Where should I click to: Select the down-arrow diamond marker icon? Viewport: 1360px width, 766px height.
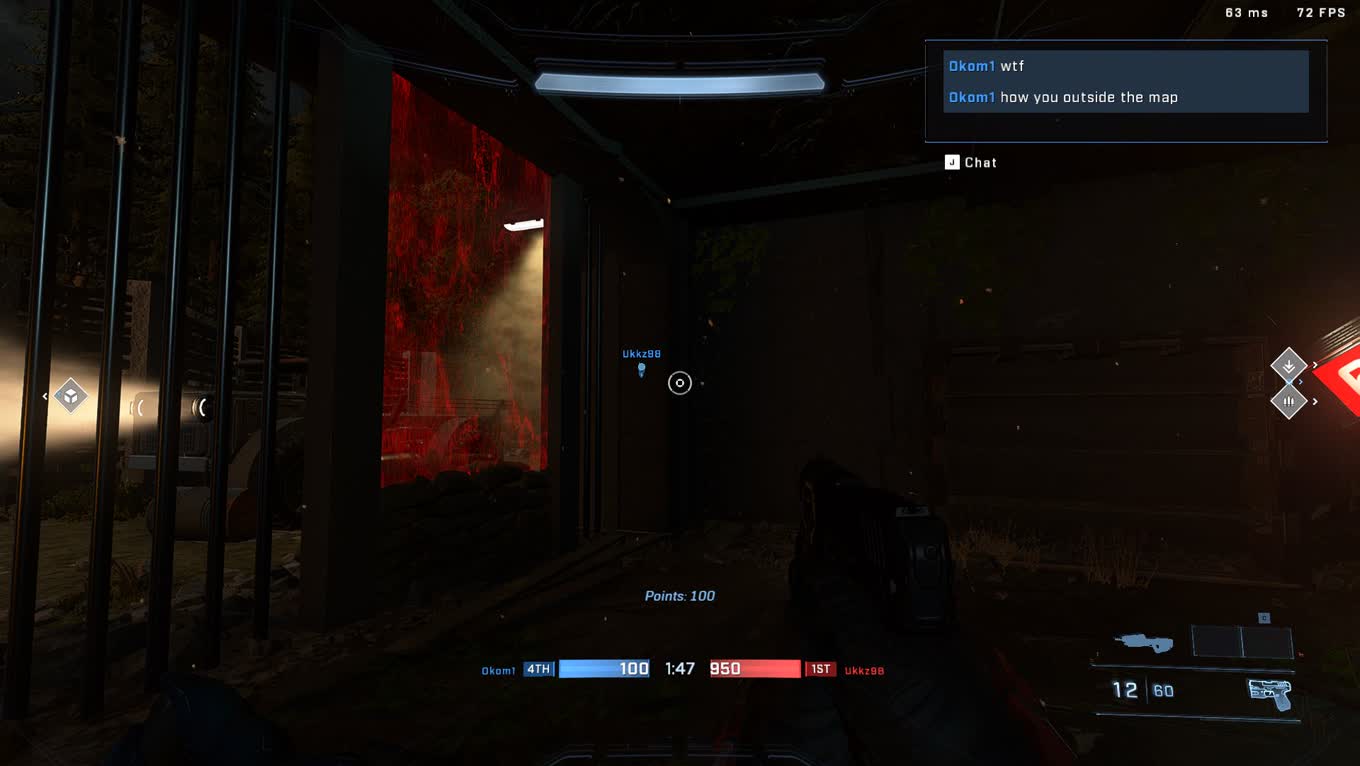pyautogui.click(x=1288, y=365)
